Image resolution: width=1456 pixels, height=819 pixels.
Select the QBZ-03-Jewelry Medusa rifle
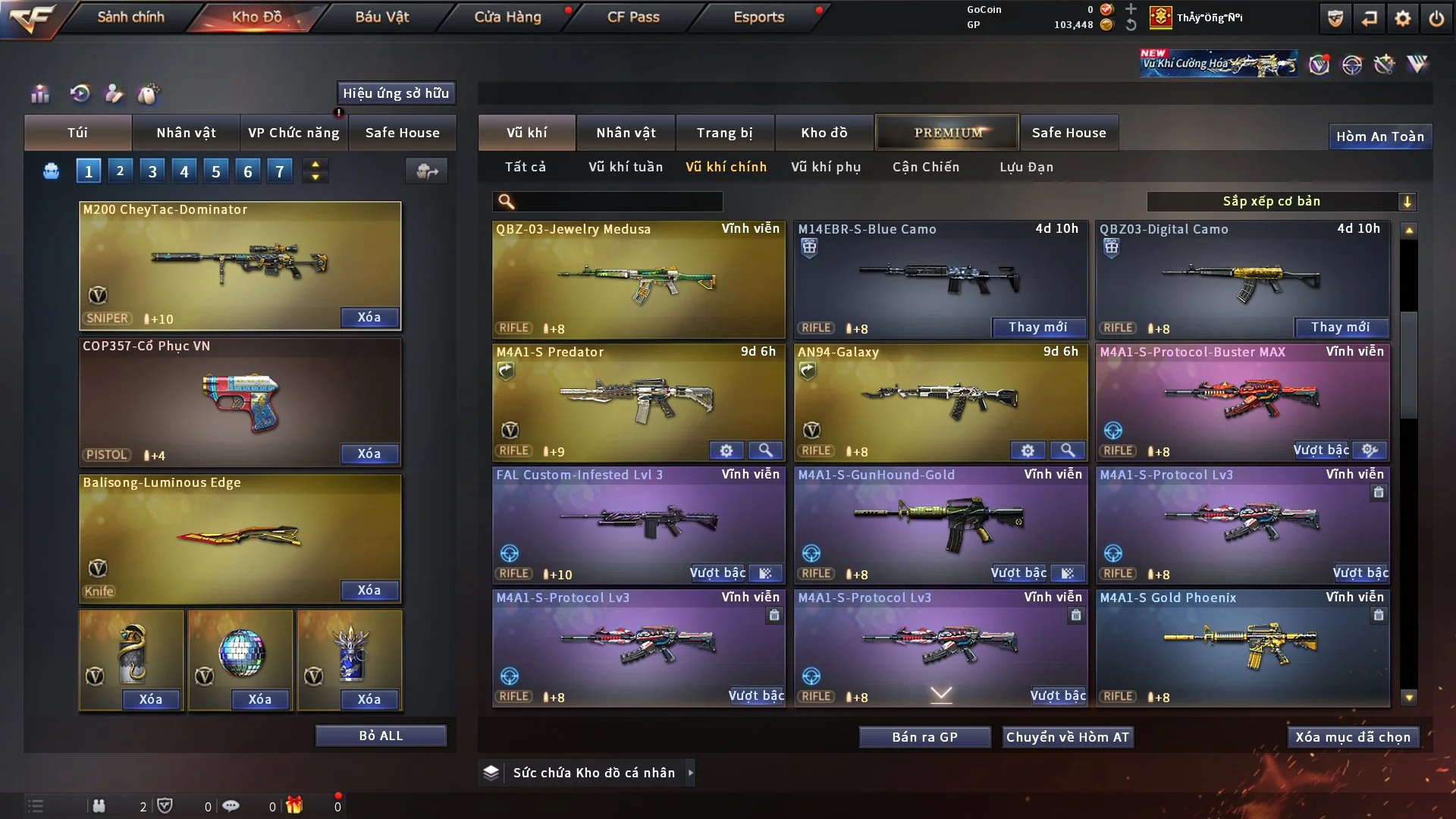click(639, 281)
